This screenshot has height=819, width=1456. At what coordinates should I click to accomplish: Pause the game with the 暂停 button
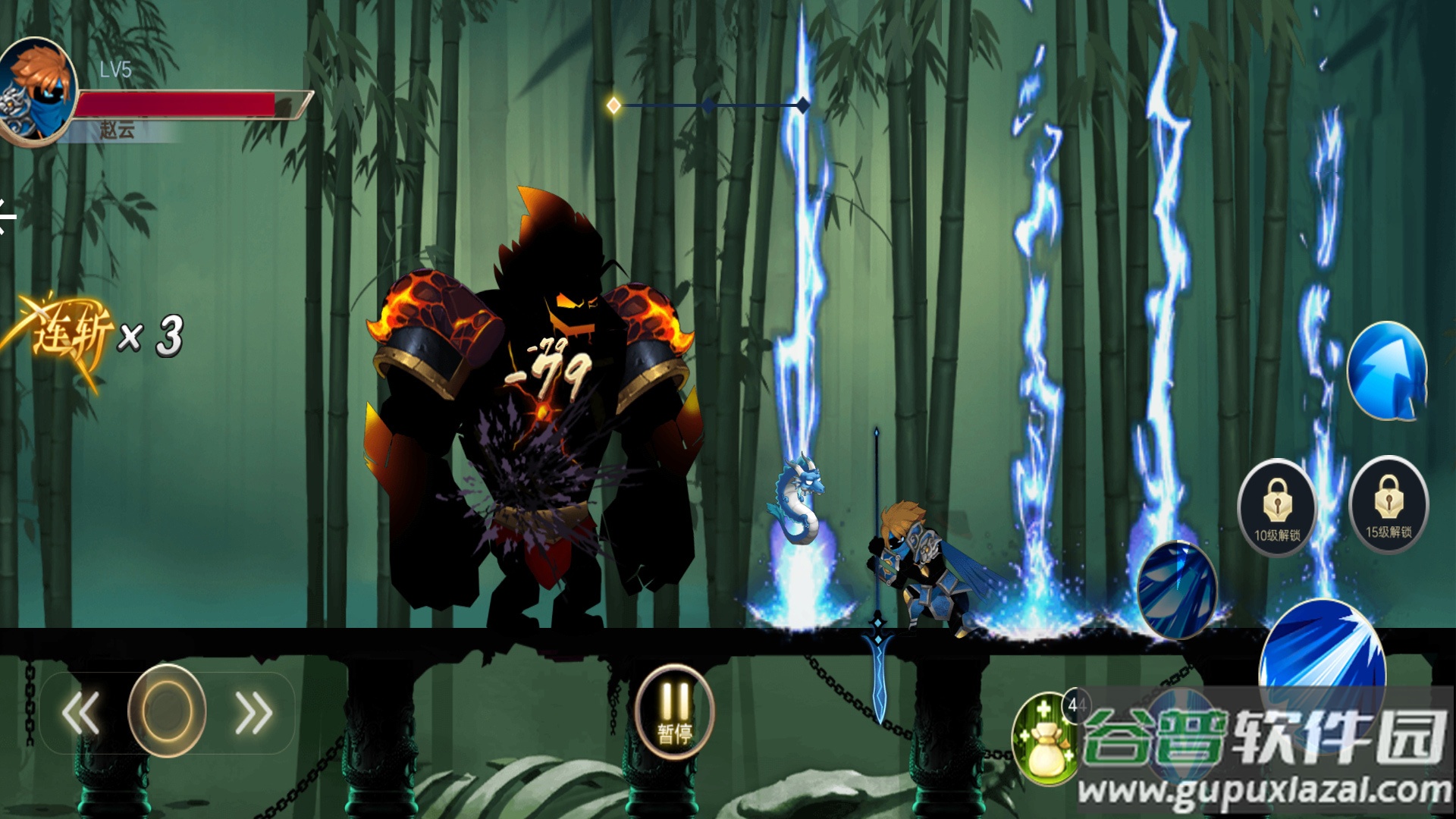pos(674,711)
